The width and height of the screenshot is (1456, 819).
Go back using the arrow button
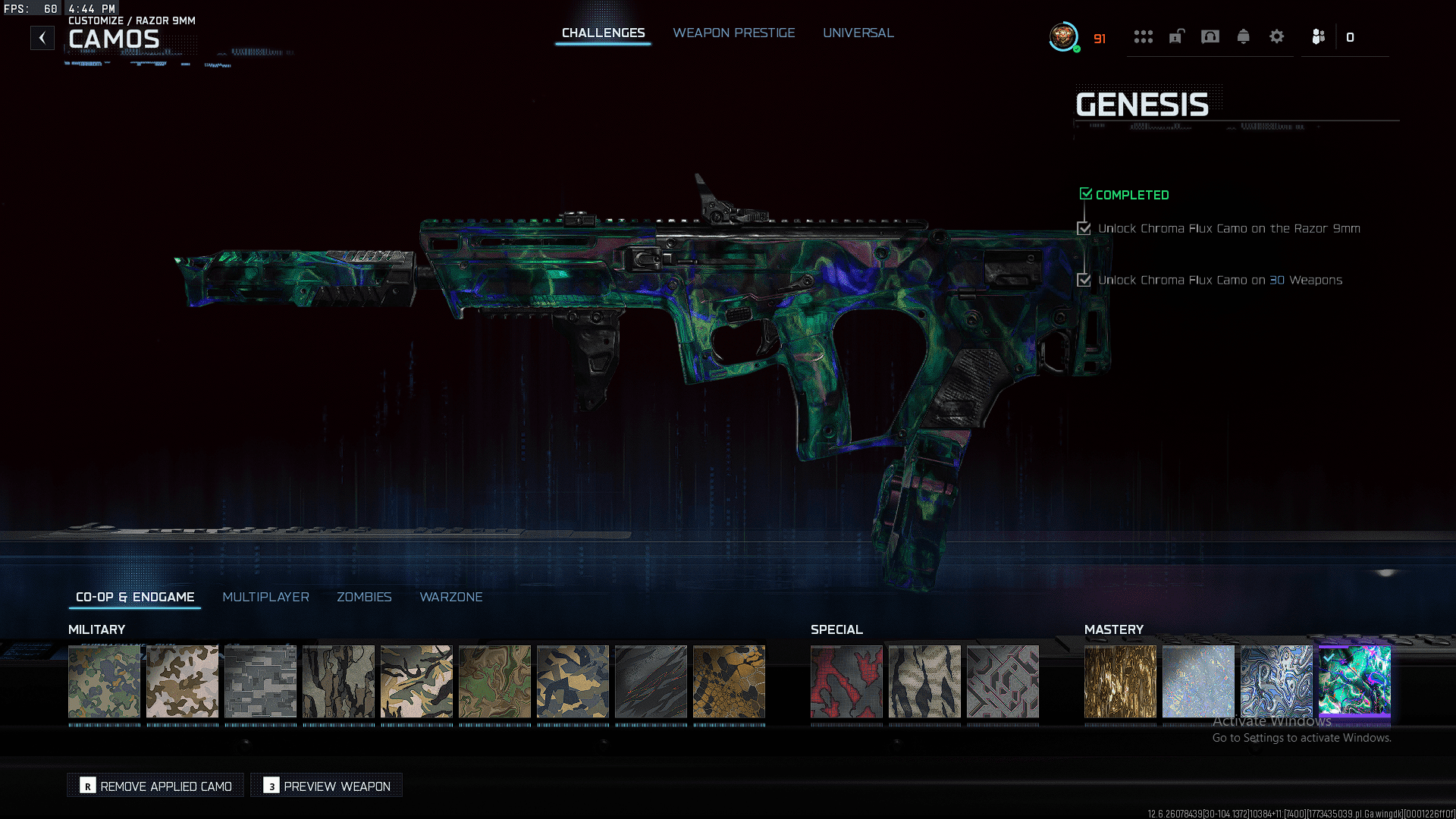pos(42,38)
